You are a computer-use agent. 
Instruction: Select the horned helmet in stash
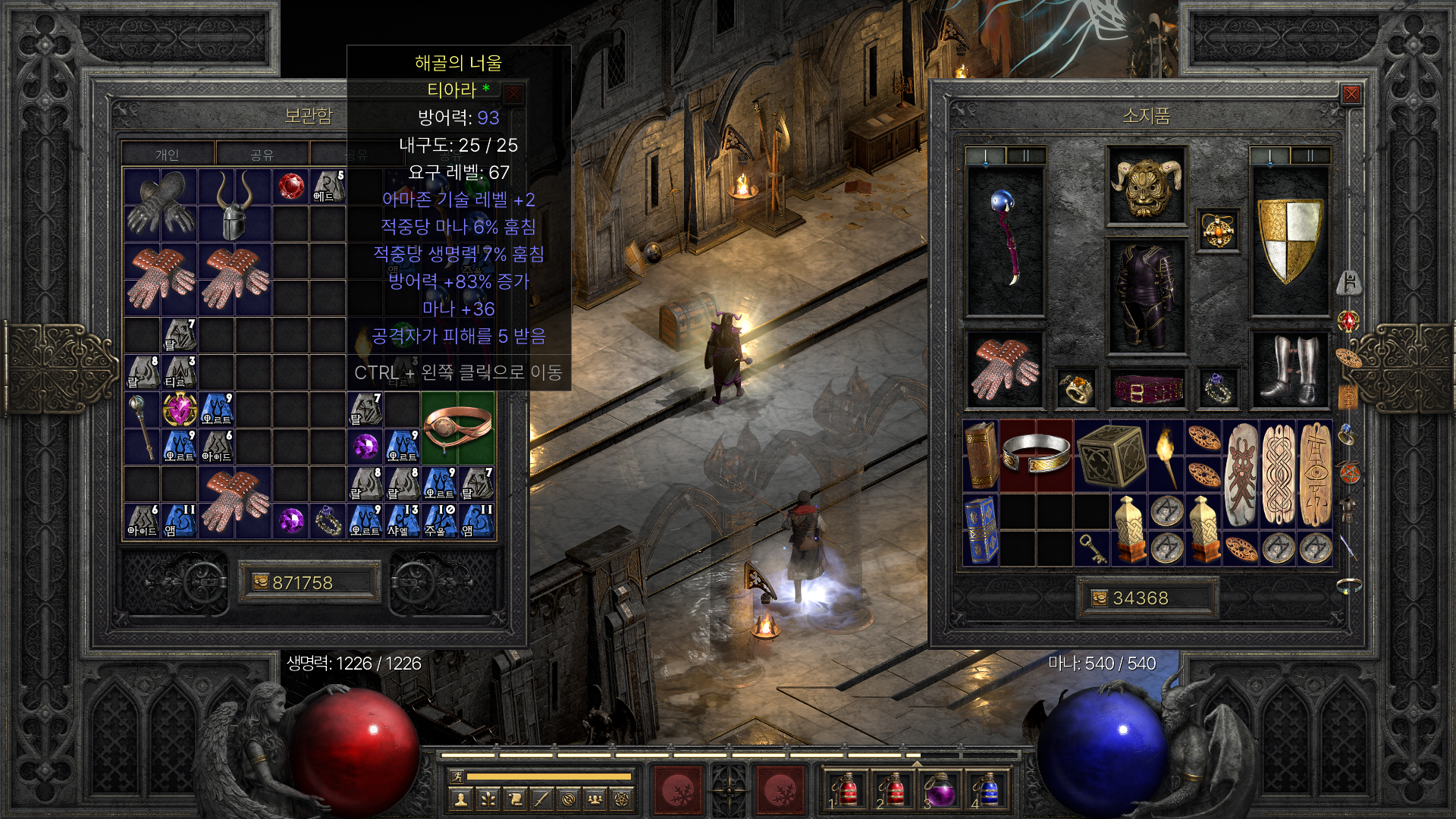pyautogui.click(x=234, y=205)
